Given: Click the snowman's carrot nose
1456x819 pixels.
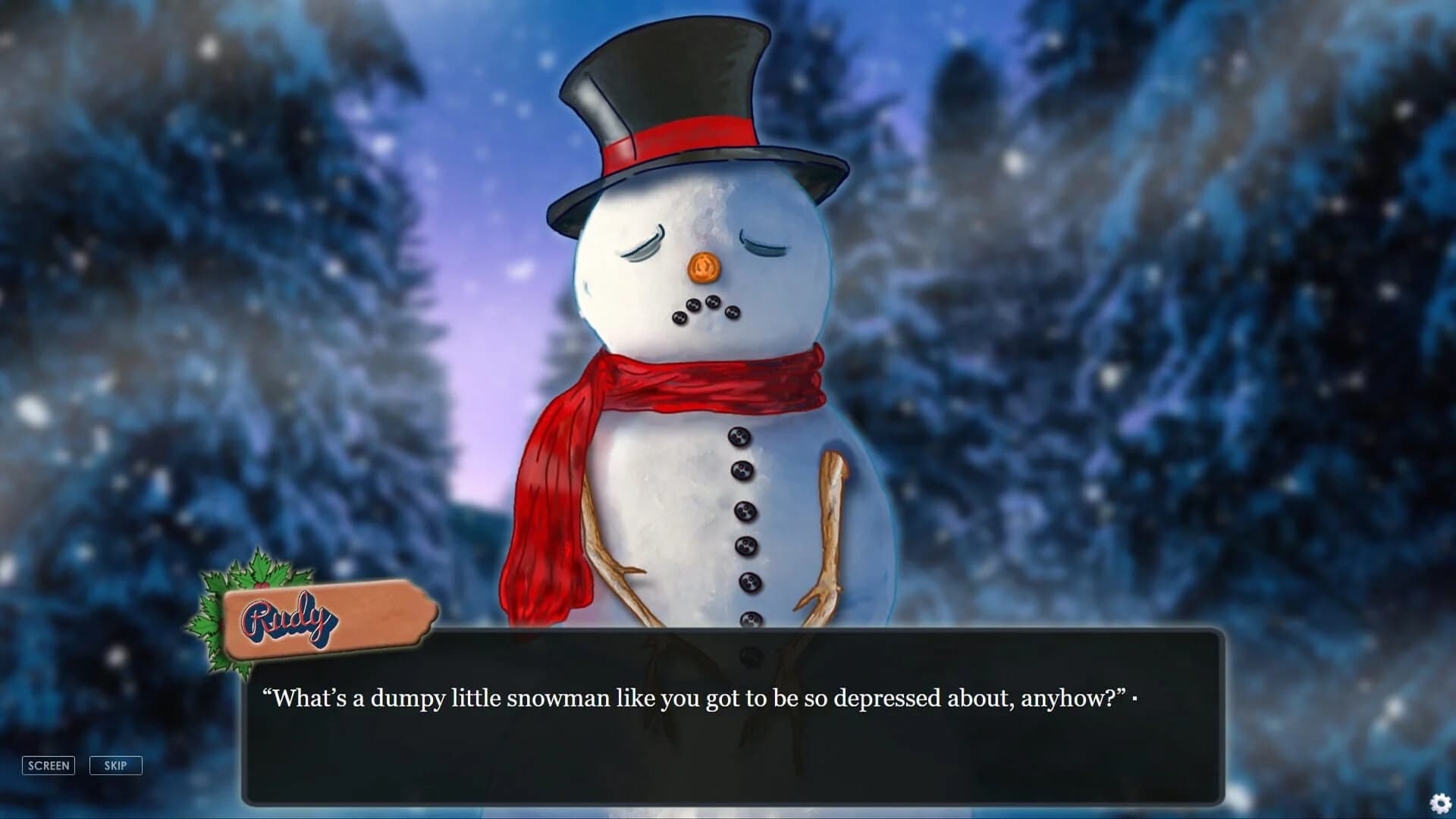Looking at the screenshot, I should click(x=705, y=265).
